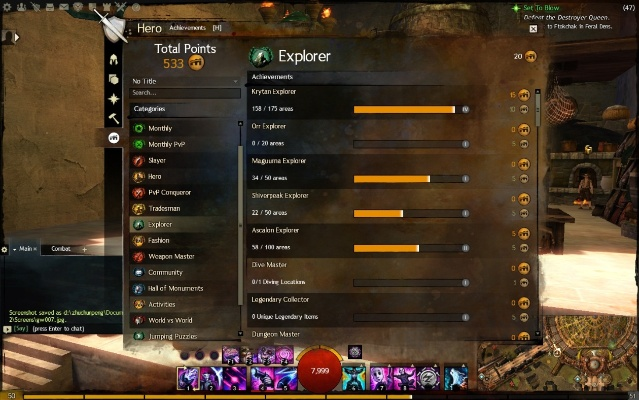Open the Tradesman category

(x=164, y=208)
